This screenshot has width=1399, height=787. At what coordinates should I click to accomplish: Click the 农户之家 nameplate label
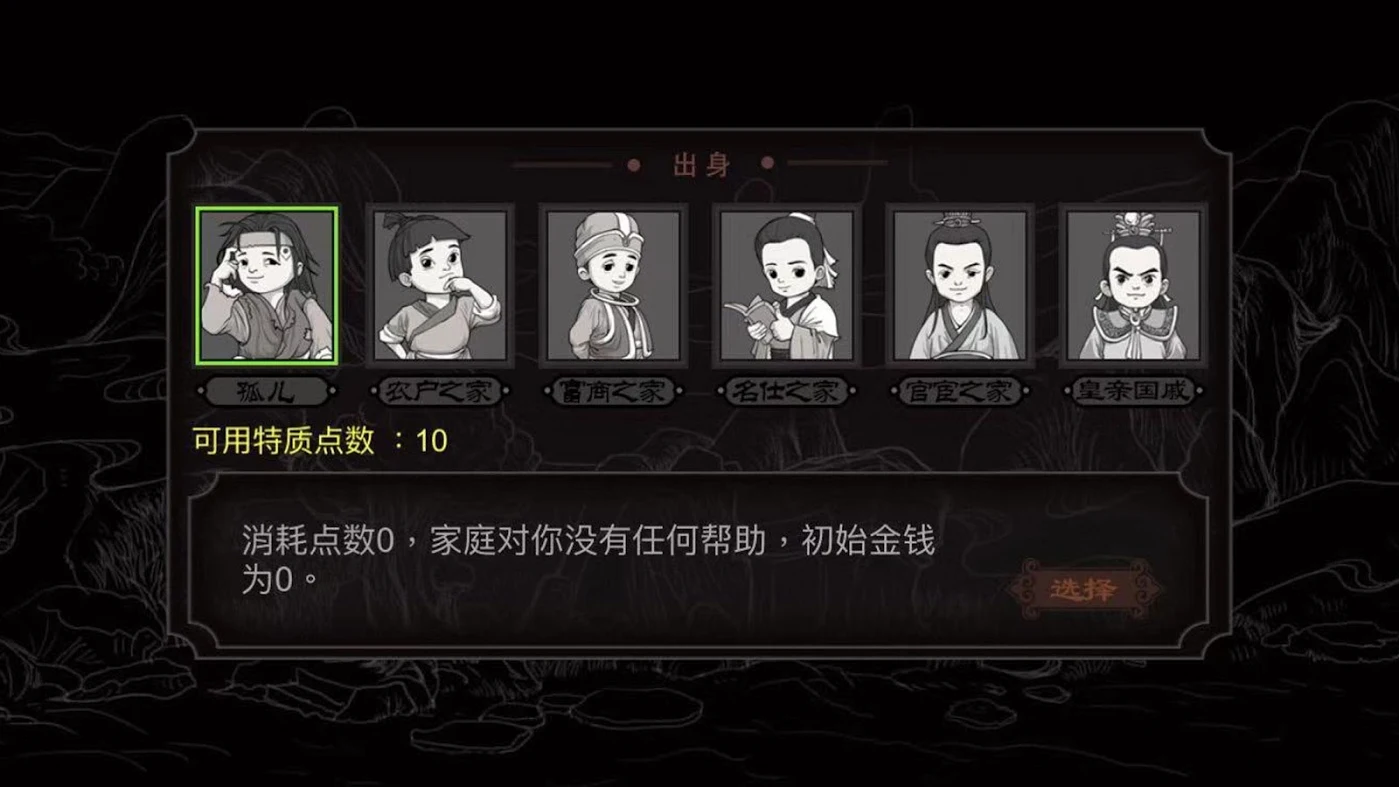[440, 392]
